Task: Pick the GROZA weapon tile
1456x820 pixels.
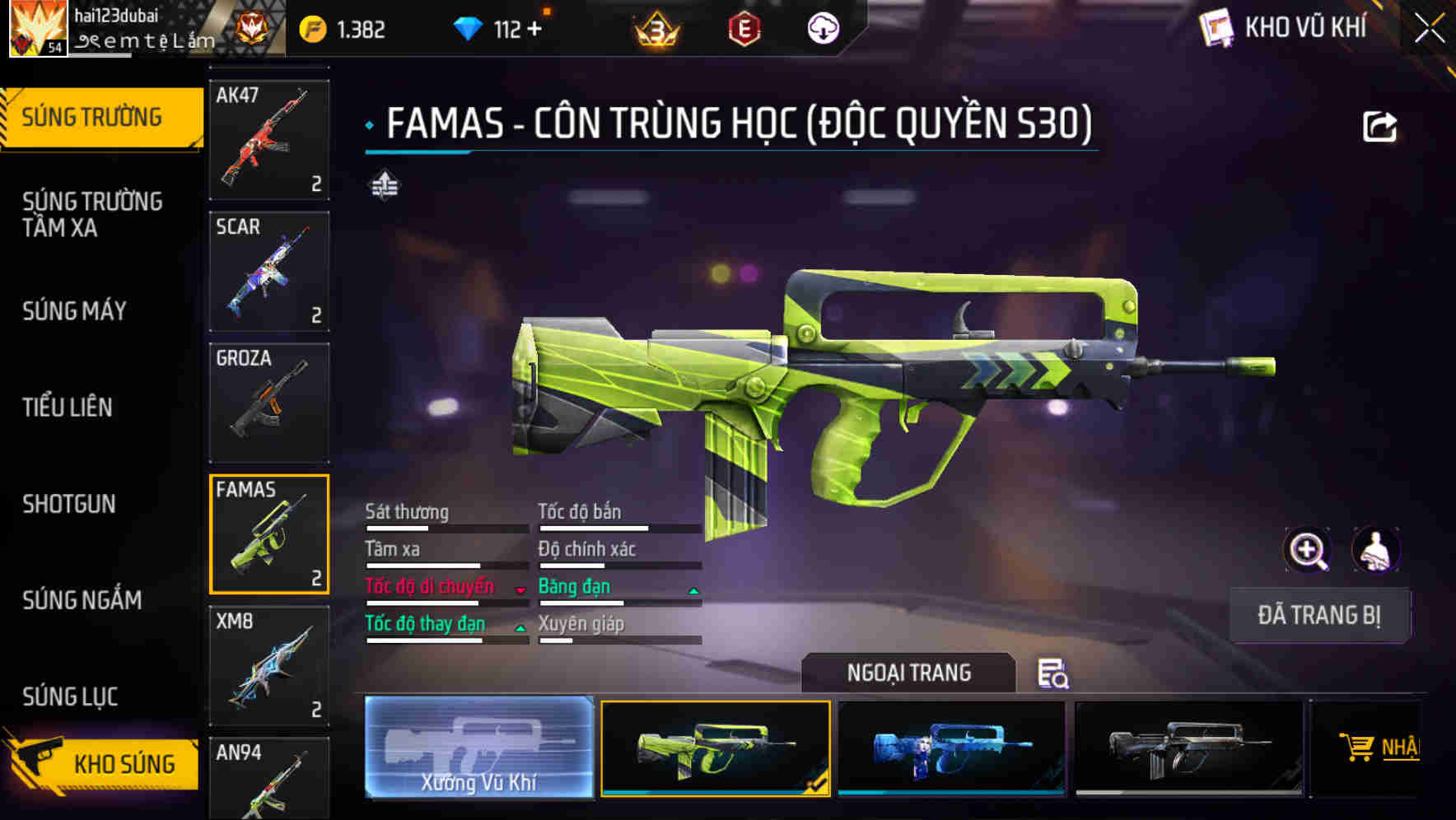Action: [x=269, y=403]
